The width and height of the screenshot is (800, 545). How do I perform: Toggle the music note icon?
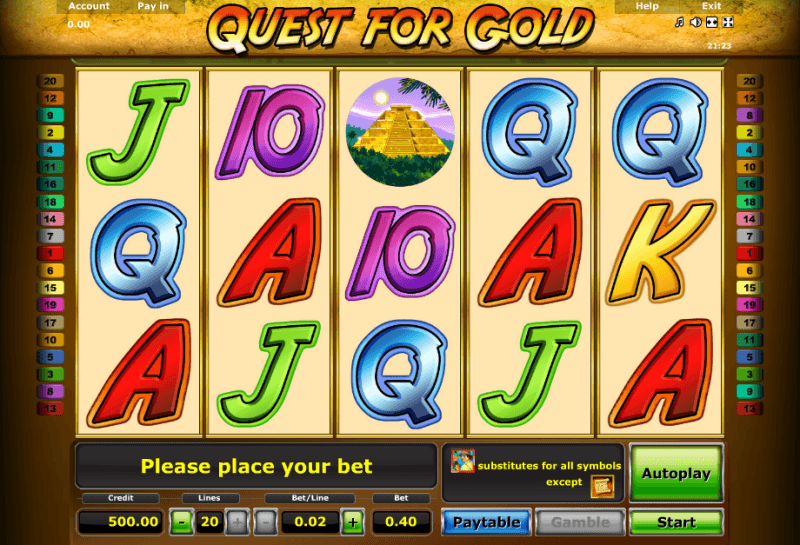click(x=679, y=22)
